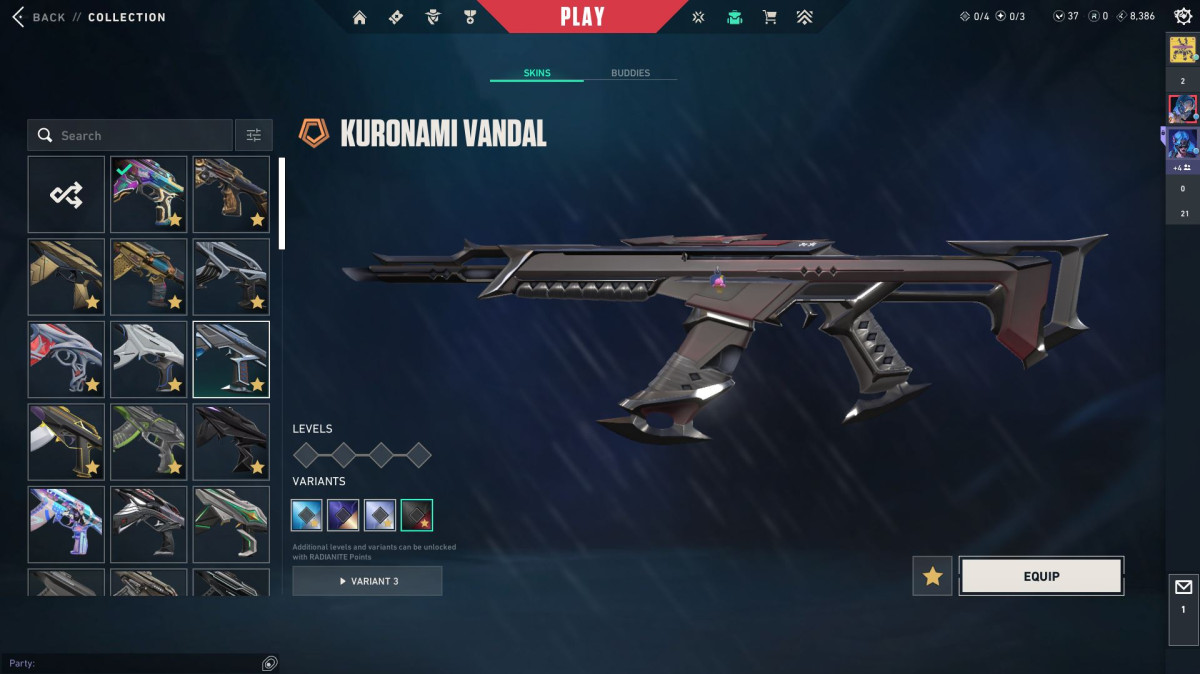This screenshot has height=674, width=1200.
Task: Select the random skin shuffle tile
Action: pyautogui.click(x=66, y=194)
